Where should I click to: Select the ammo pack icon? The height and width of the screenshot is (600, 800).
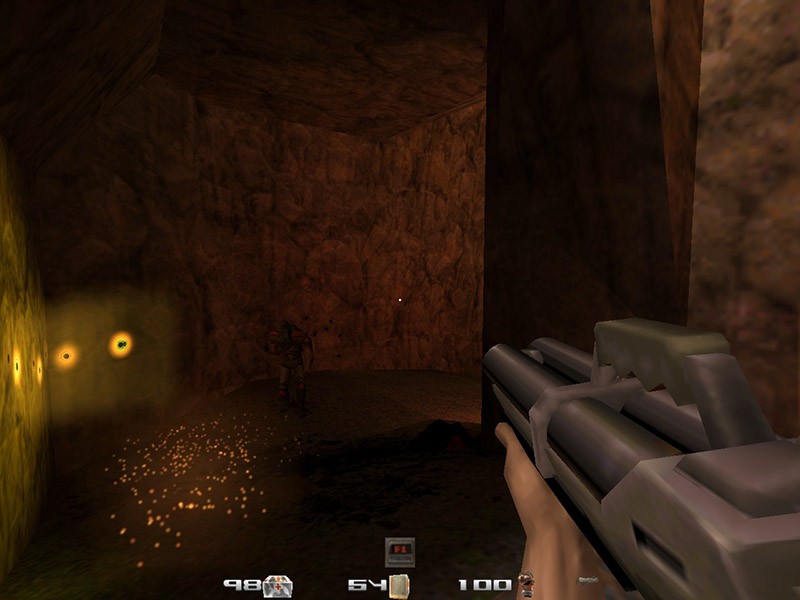pyautogui.click(x=400, y=585)
